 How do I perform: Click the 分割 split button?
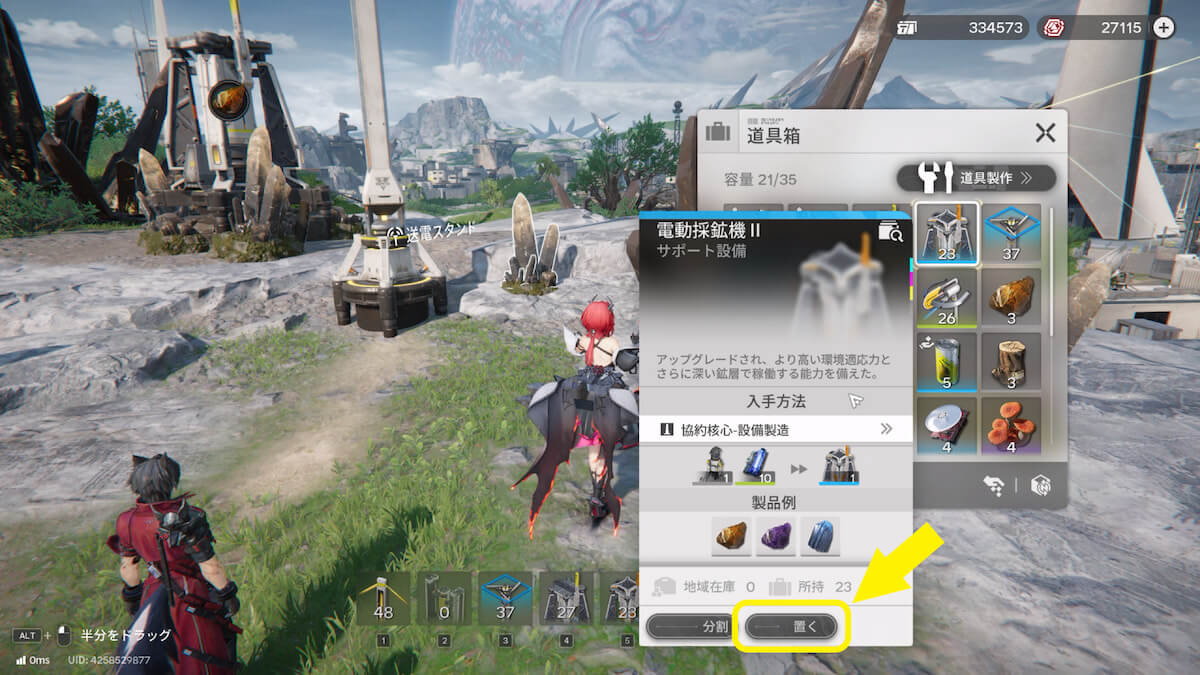point(691,627)
